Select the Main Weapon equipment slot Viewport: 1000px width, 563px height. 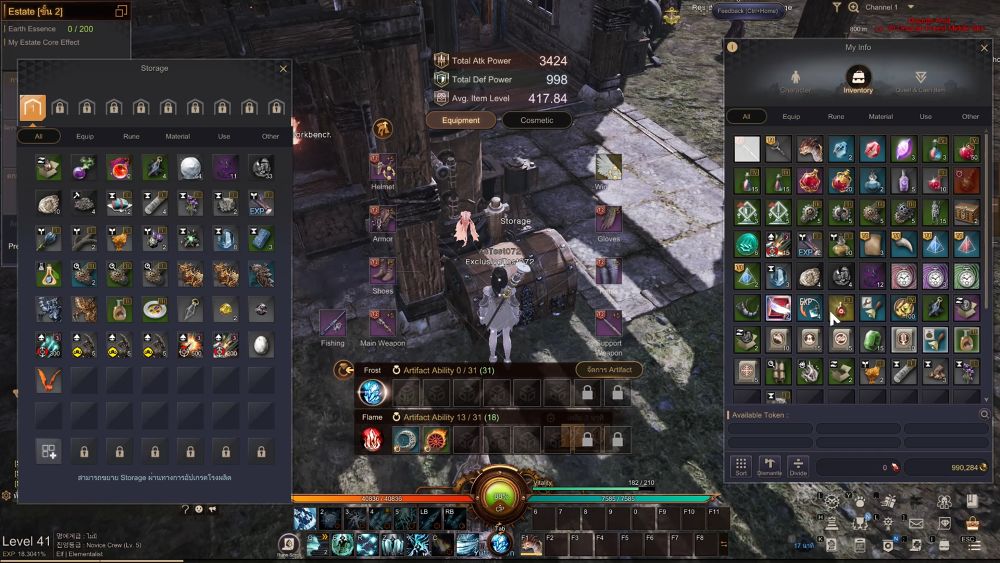(x=383, y=324)
